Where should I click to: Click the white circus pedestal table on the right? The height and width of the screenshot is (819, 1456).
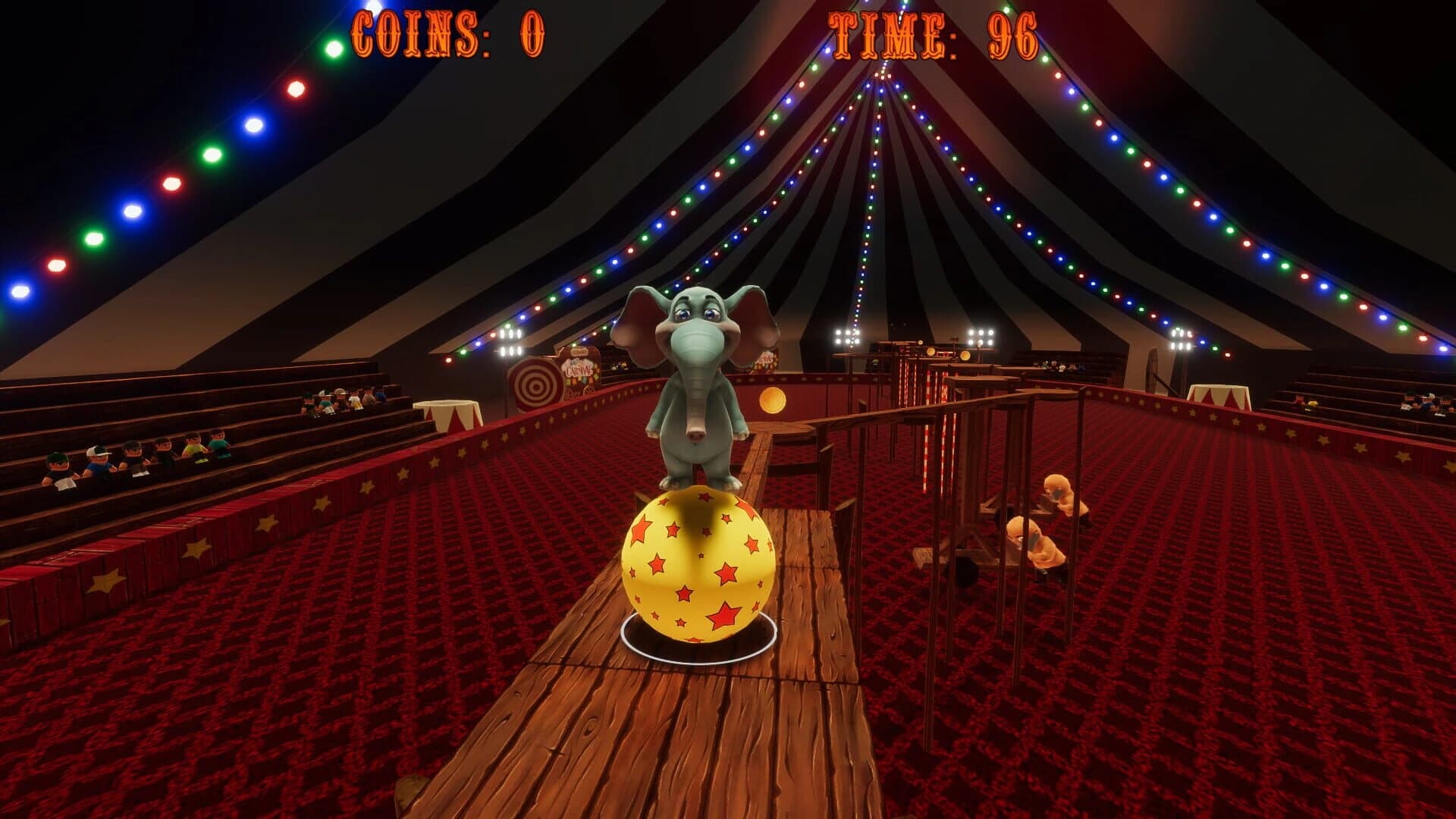tap(1219, 396)
